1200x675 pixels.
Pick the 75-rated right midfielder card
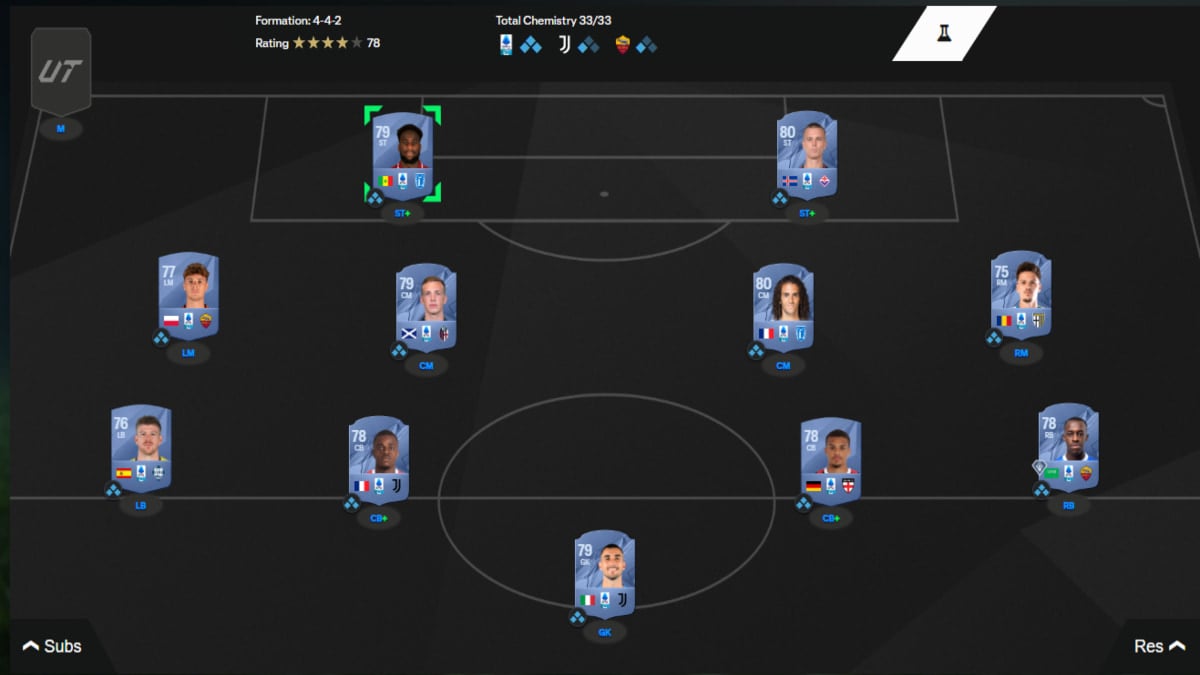1021,295
